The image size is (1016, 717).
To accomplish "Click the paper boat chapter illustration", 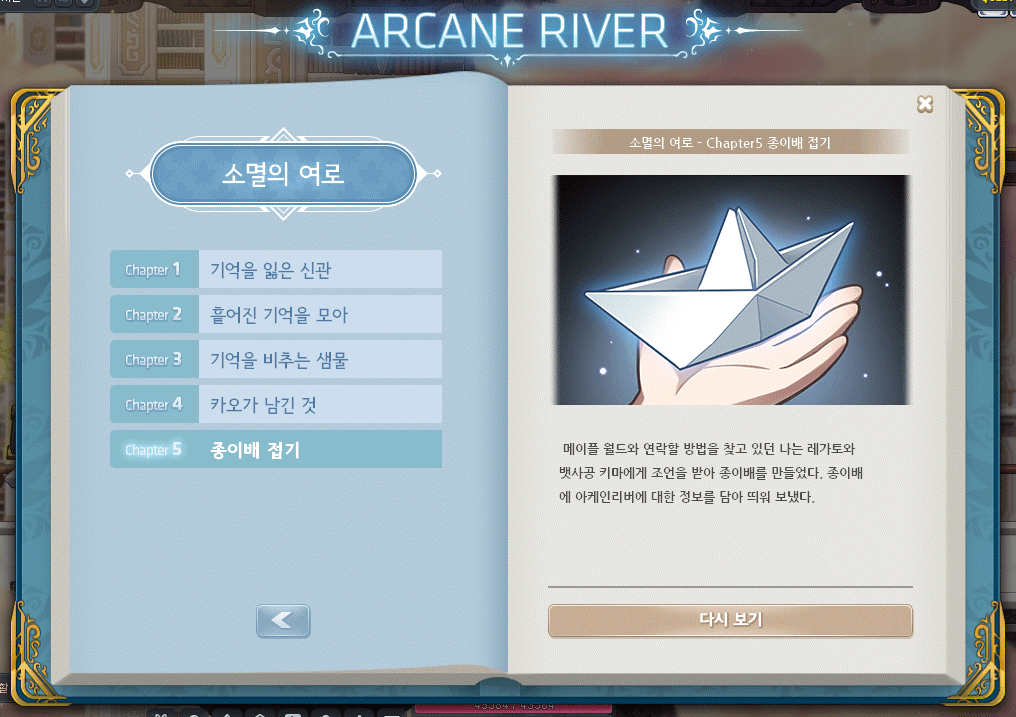I will tap(730, 290).
